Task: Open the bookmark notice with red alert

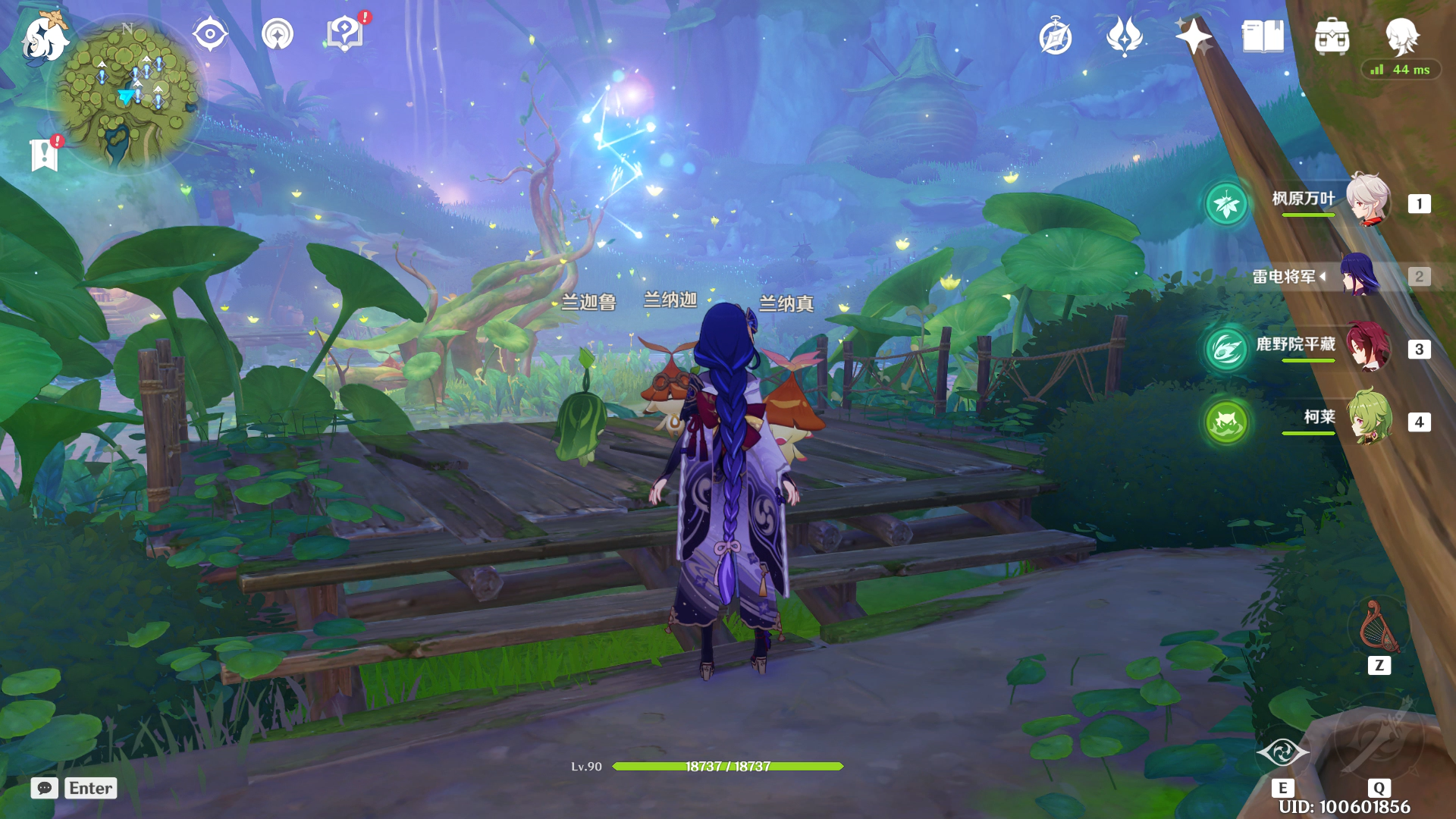Action: (45, 155)
